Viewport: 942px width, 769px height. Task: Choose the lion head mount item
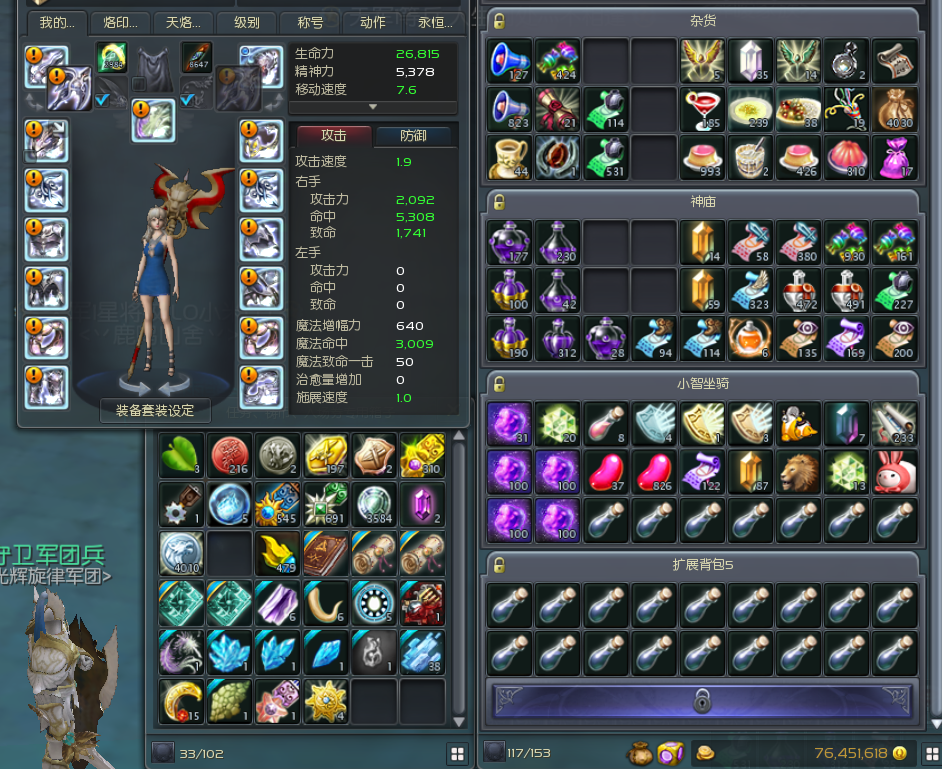(x=799, y=470)
